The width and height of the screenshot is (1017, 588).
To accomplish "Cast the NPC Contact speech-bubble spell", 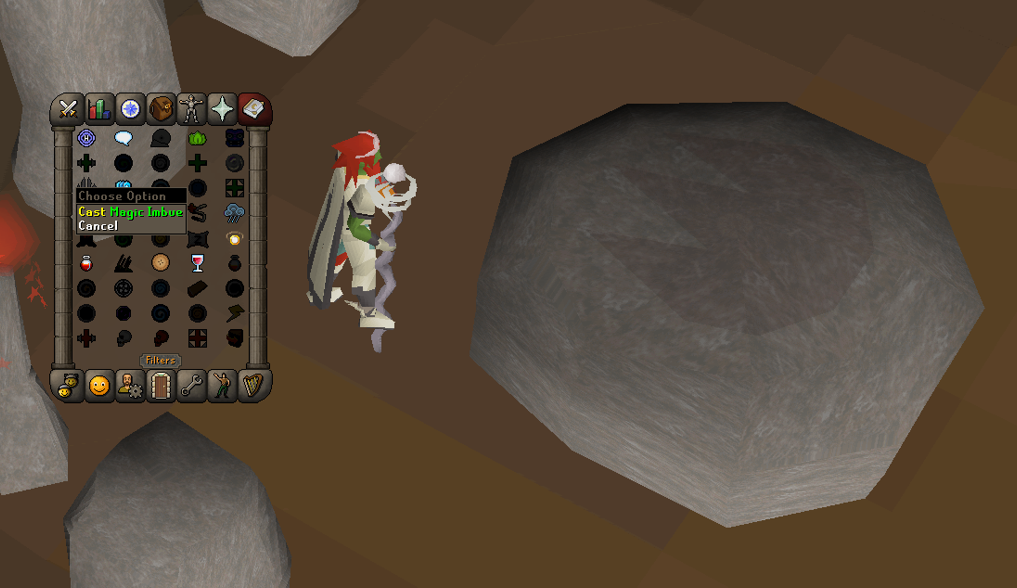I will pyautogui.click(x=124, y=138).
